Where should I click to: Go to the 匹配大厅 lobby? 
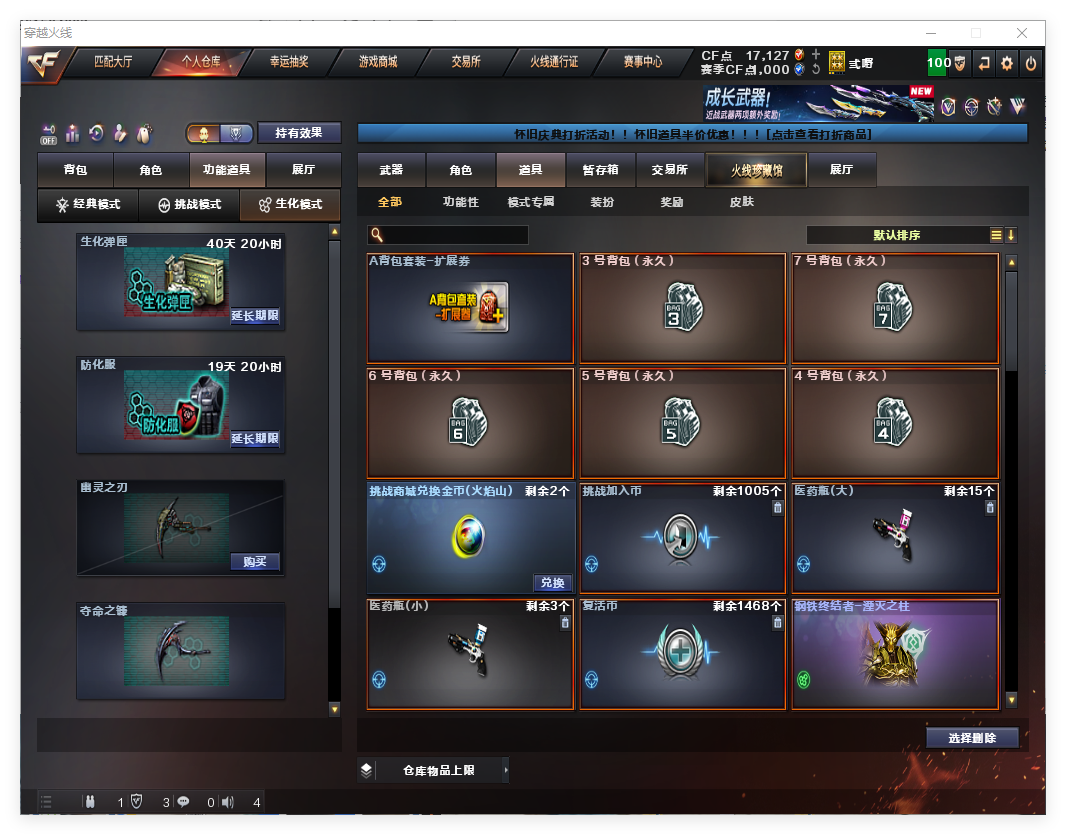(113, 62)
